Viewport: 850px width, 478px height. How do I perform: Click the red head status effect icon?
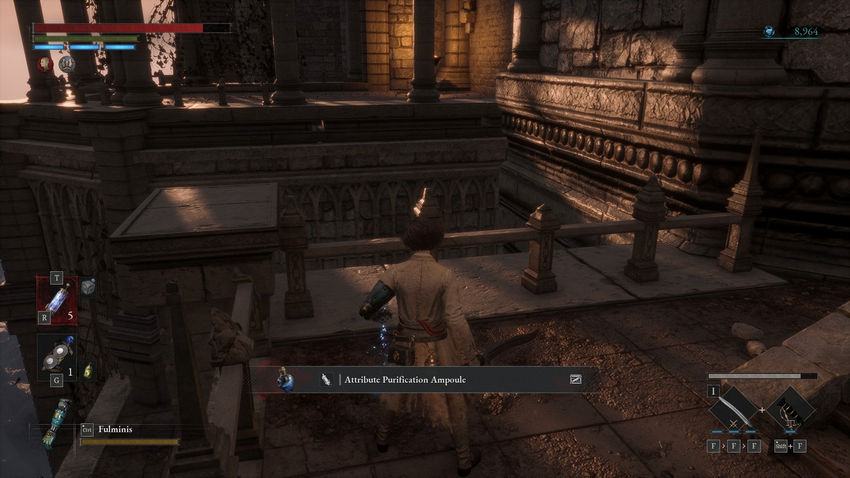[46, 63]
